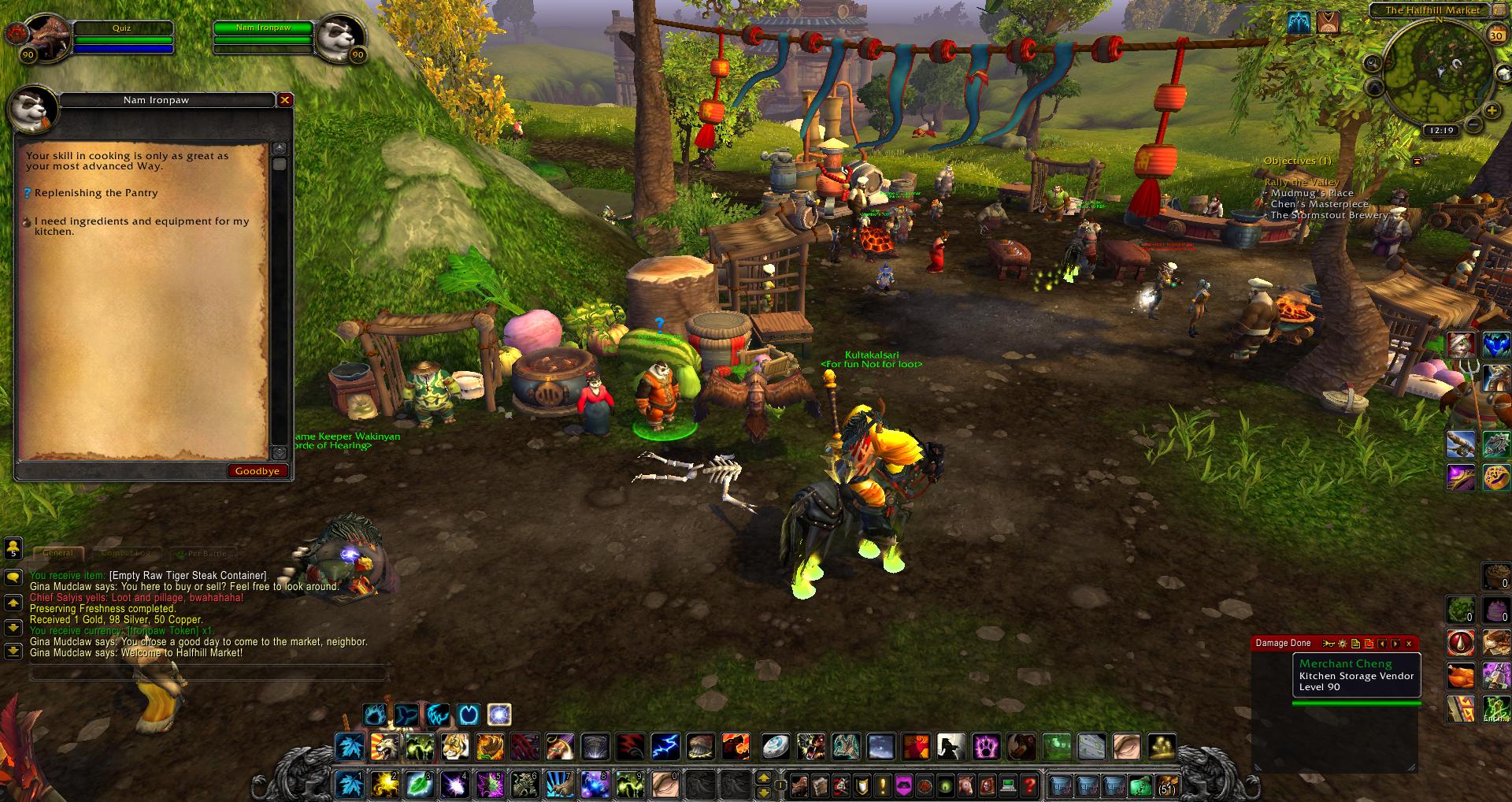The image size is (1512, 802).
Task: Open the backpack showing 51 free slots
Action: click(x=1165, y=785)
